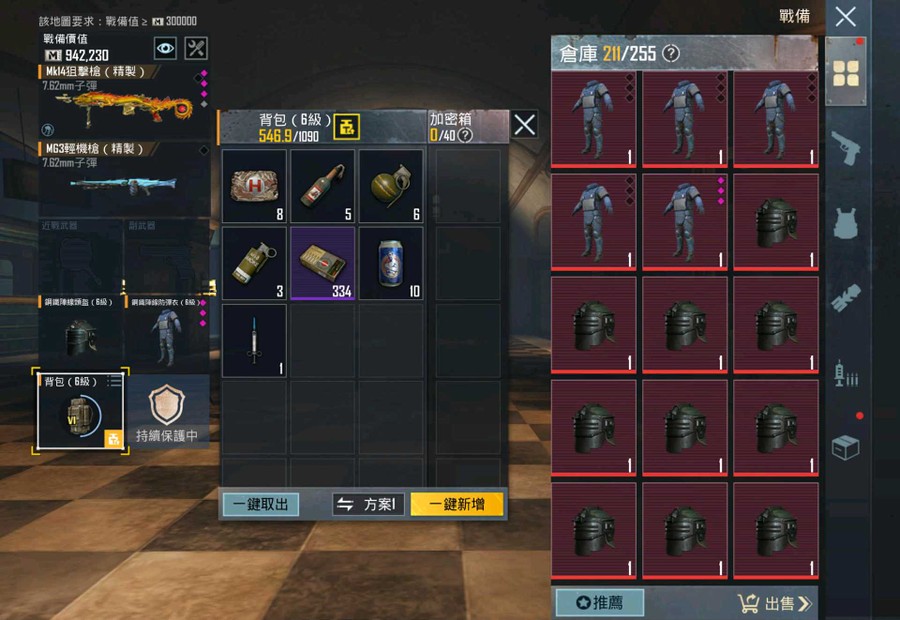Switch to the pistol weapons tab
The image size is (900, 620).
pyautogui.click(x=846, y=147)
